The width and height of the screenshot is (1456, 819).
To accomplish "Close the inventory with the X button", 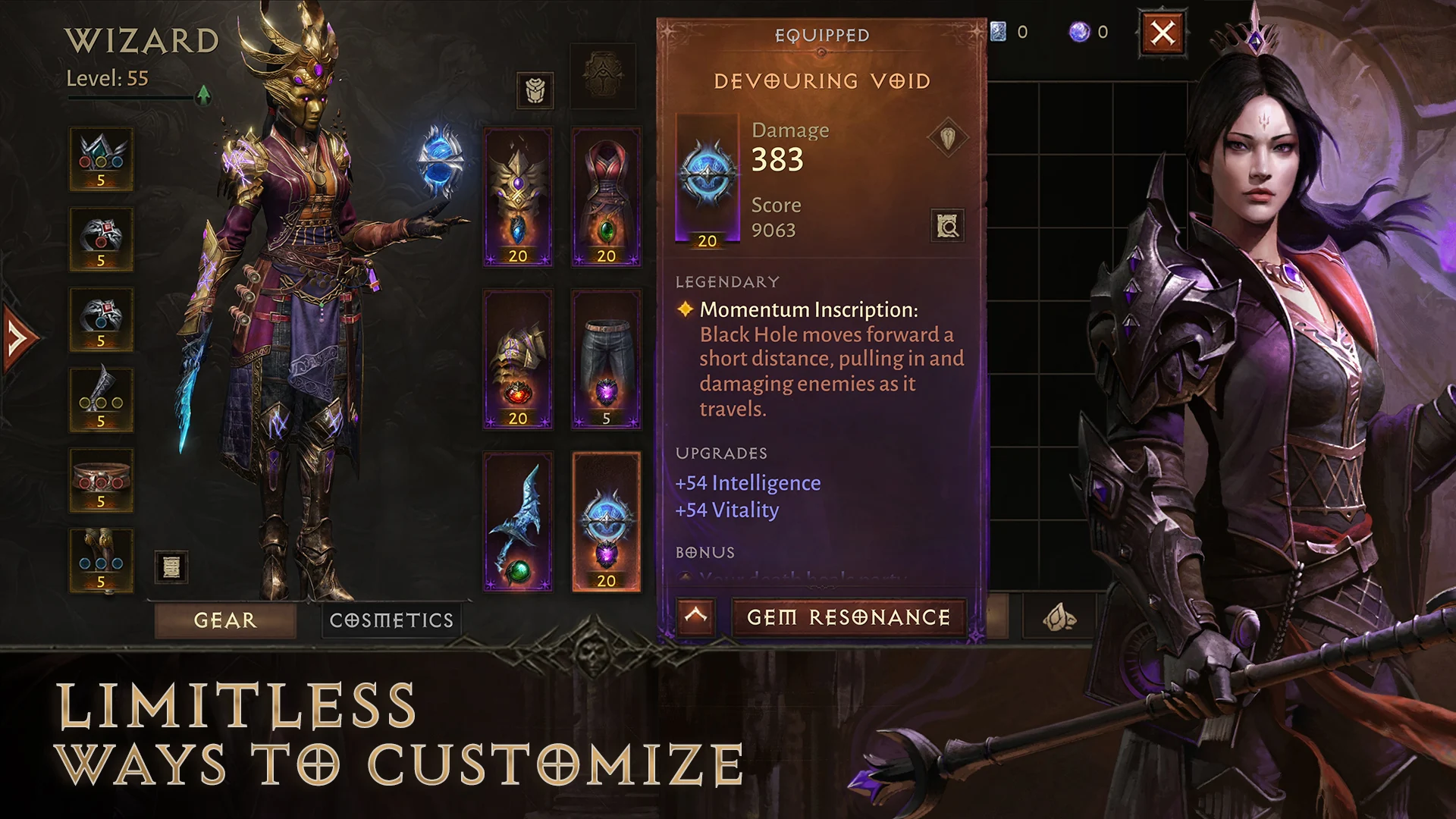I will [x=1163, y=33].
